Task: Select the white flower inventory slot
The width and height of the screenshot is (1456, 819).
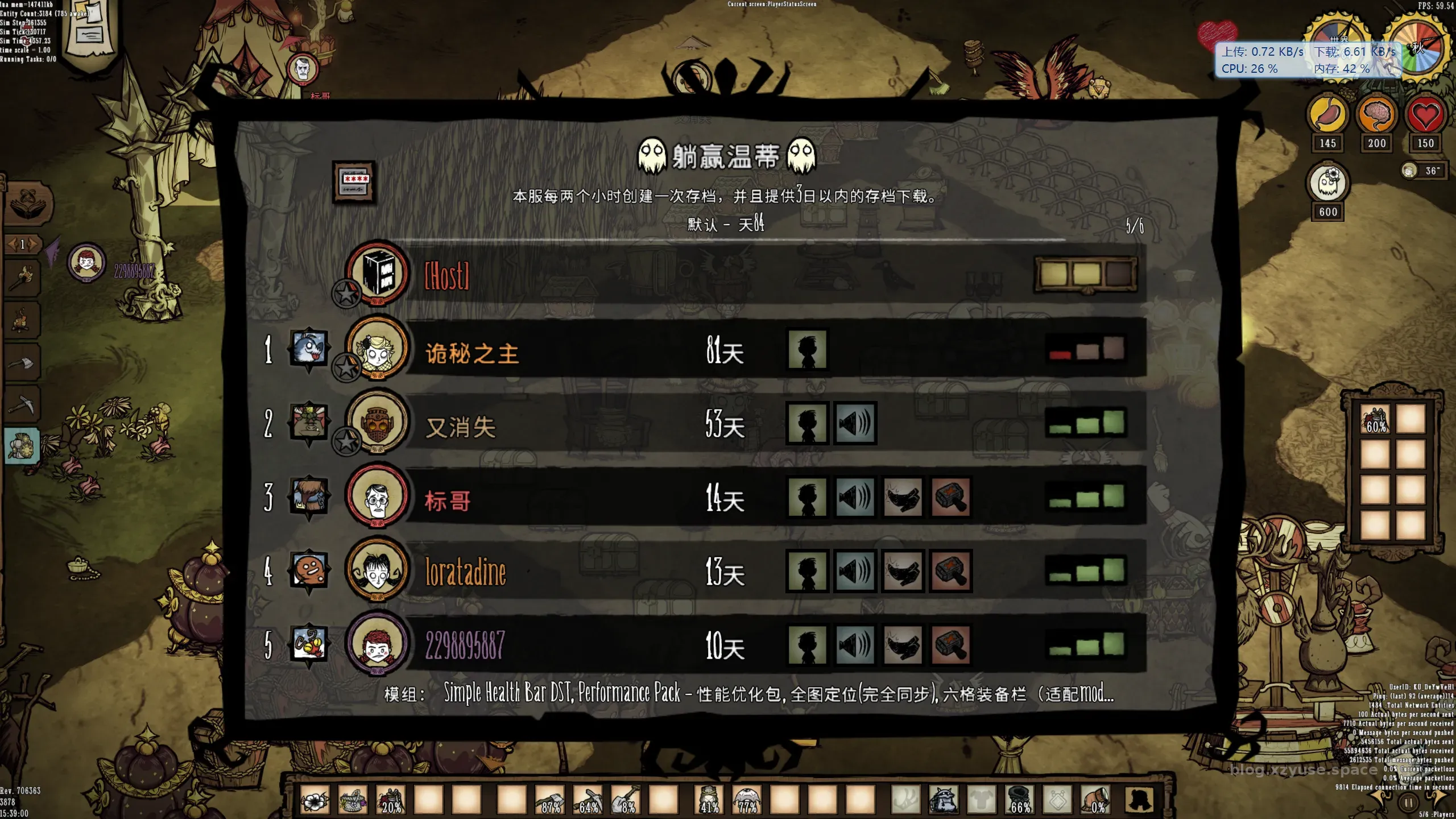Action: [315, 800]
